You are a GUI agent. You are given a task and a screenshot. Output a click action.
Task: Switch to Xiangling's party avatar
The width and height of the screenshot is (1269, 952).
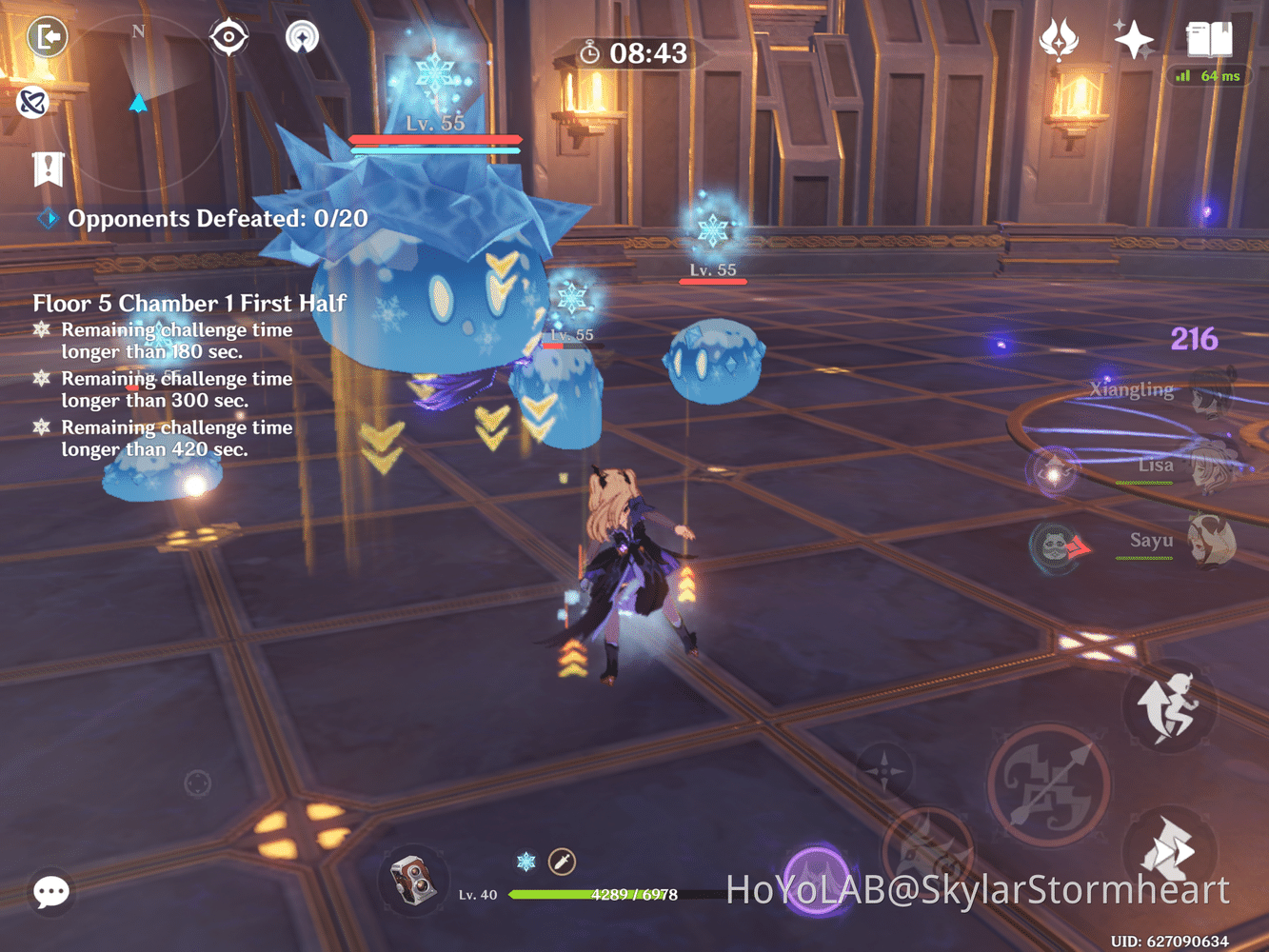[1207, 397]
